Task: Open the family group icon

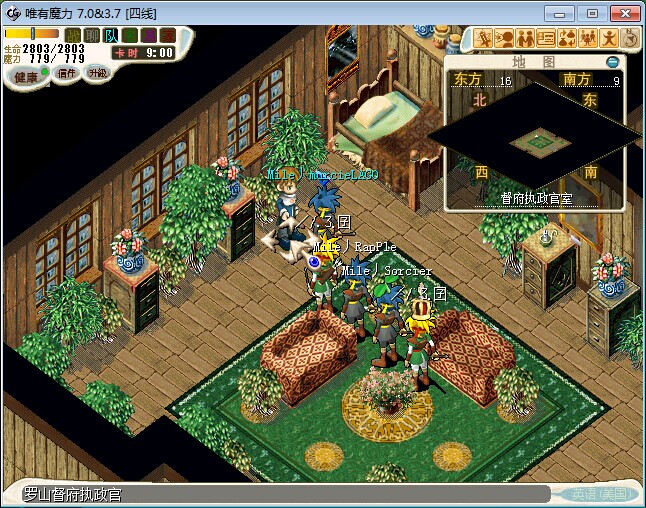Action: (588, 39)
